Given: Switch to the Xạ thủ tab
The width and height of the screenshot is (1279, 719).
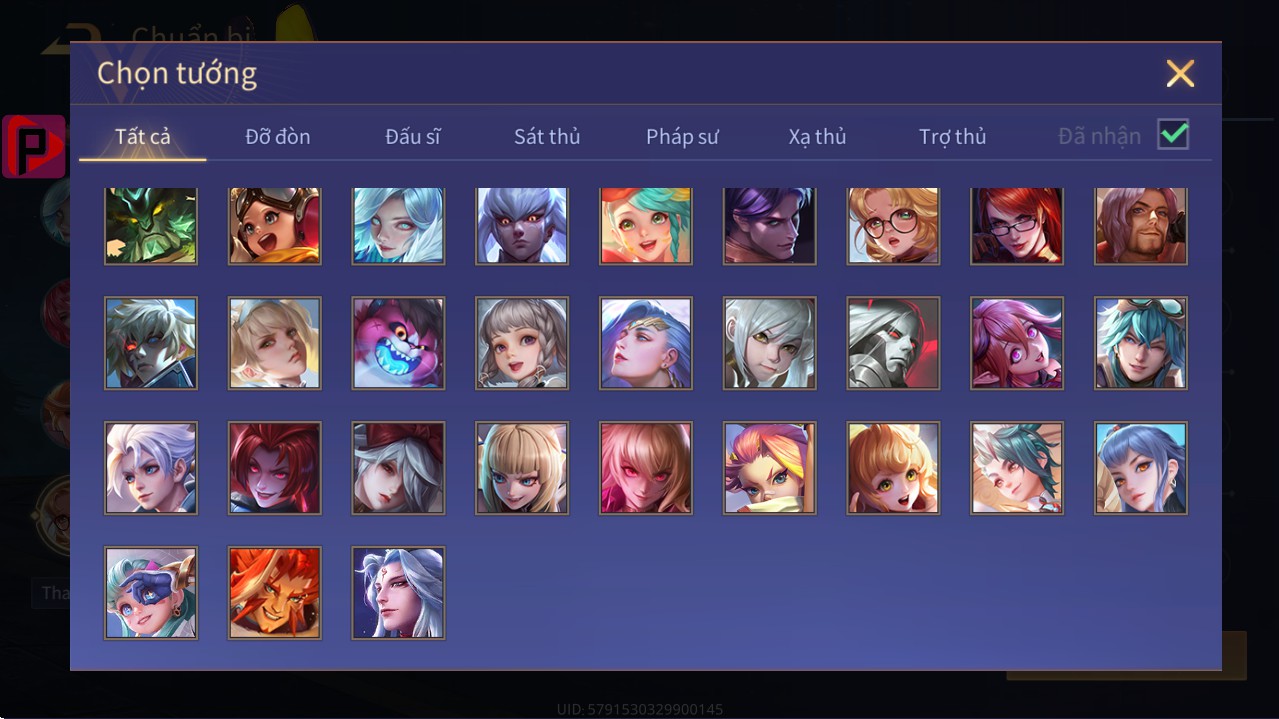Looking at the screenshot, I should coord(817,136).
